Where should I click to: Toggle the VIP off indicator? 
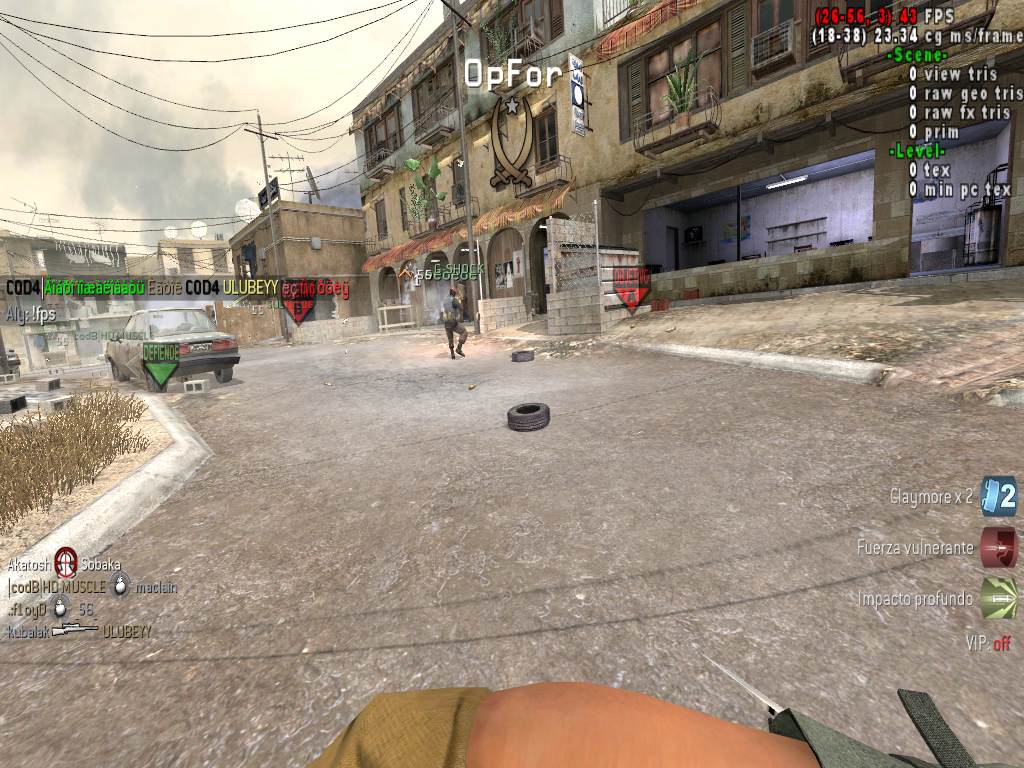988,643
